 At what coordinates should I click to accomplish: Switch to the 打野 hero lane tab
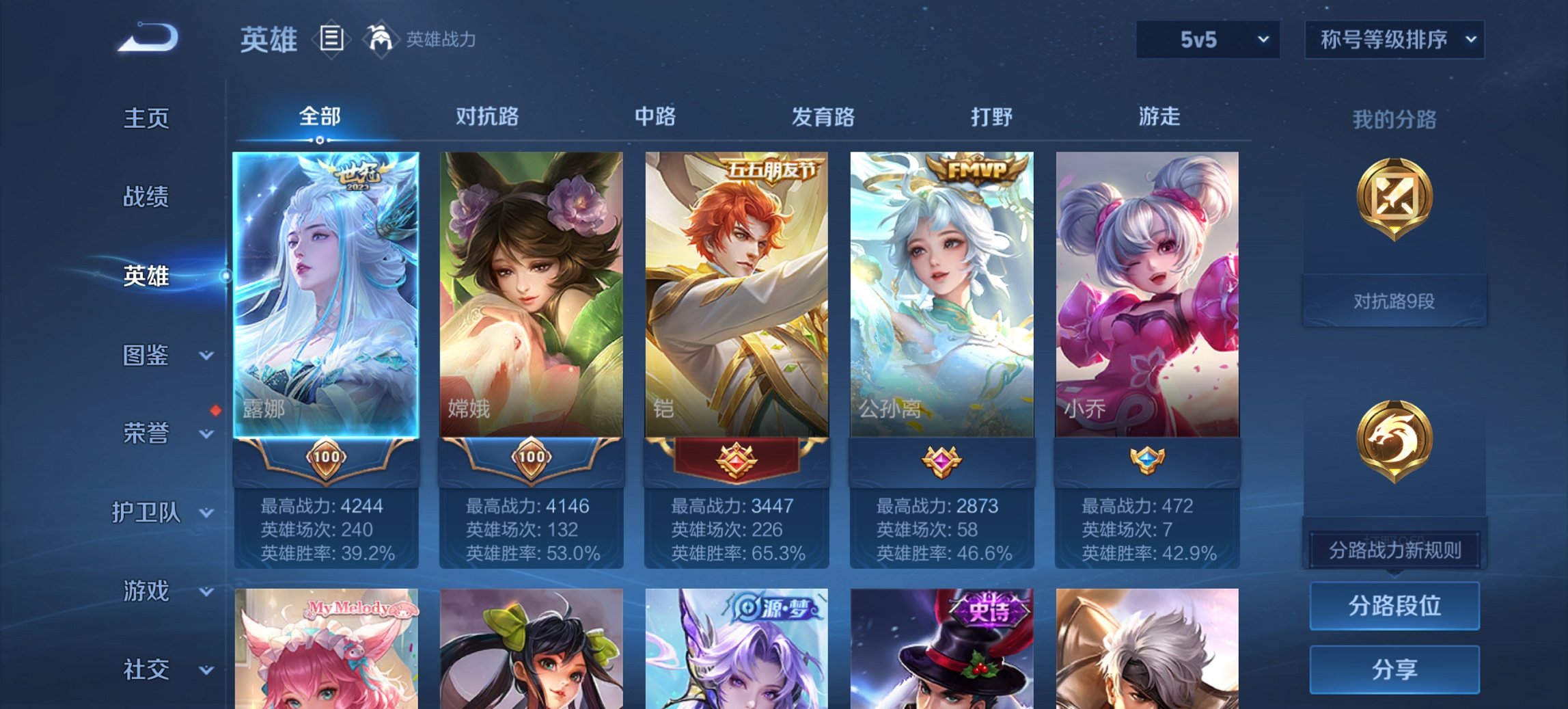(x=992, y=117)
